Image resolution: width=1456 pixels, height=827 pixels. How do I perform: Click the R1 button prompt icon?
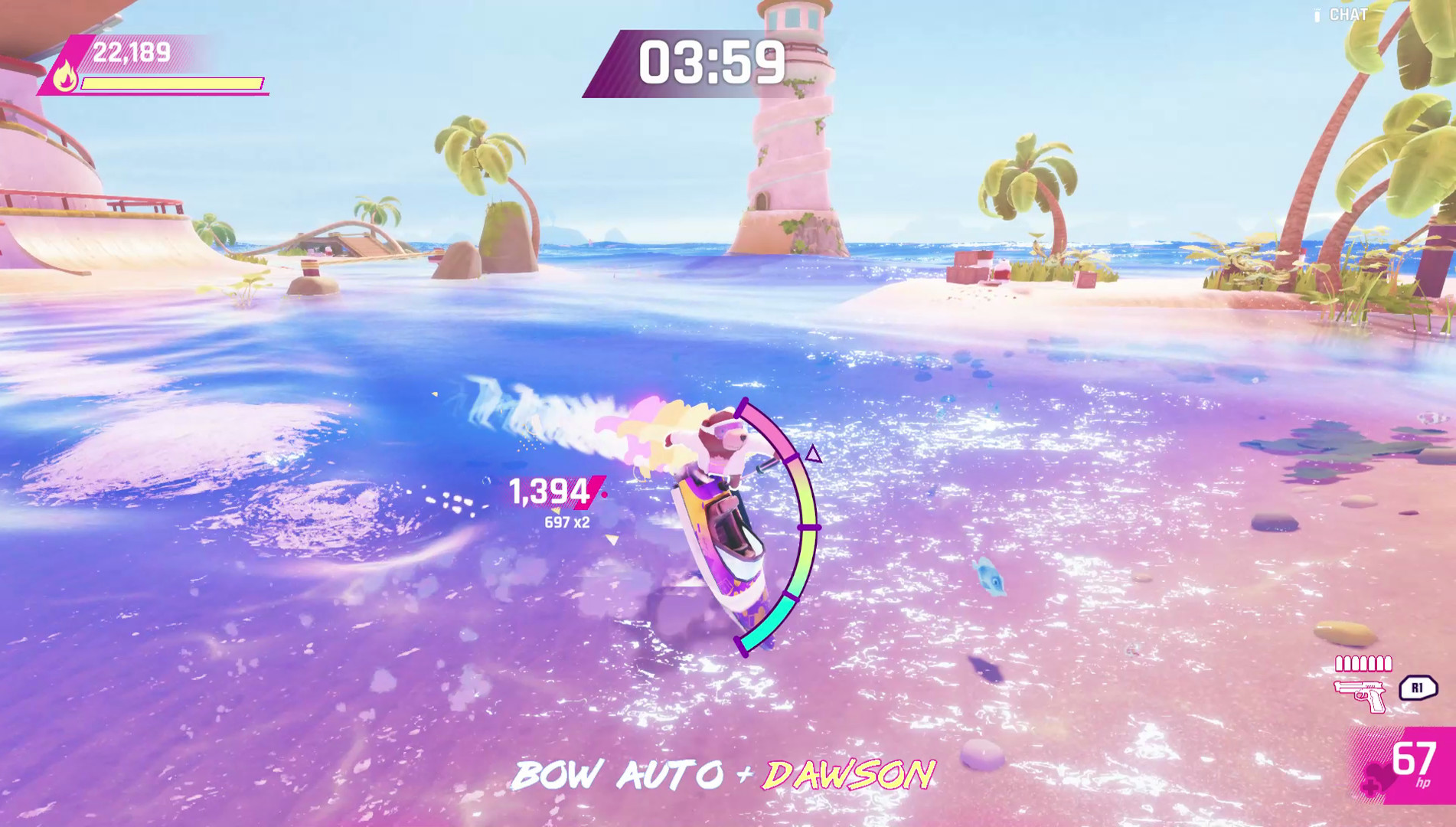[1418, 688]
